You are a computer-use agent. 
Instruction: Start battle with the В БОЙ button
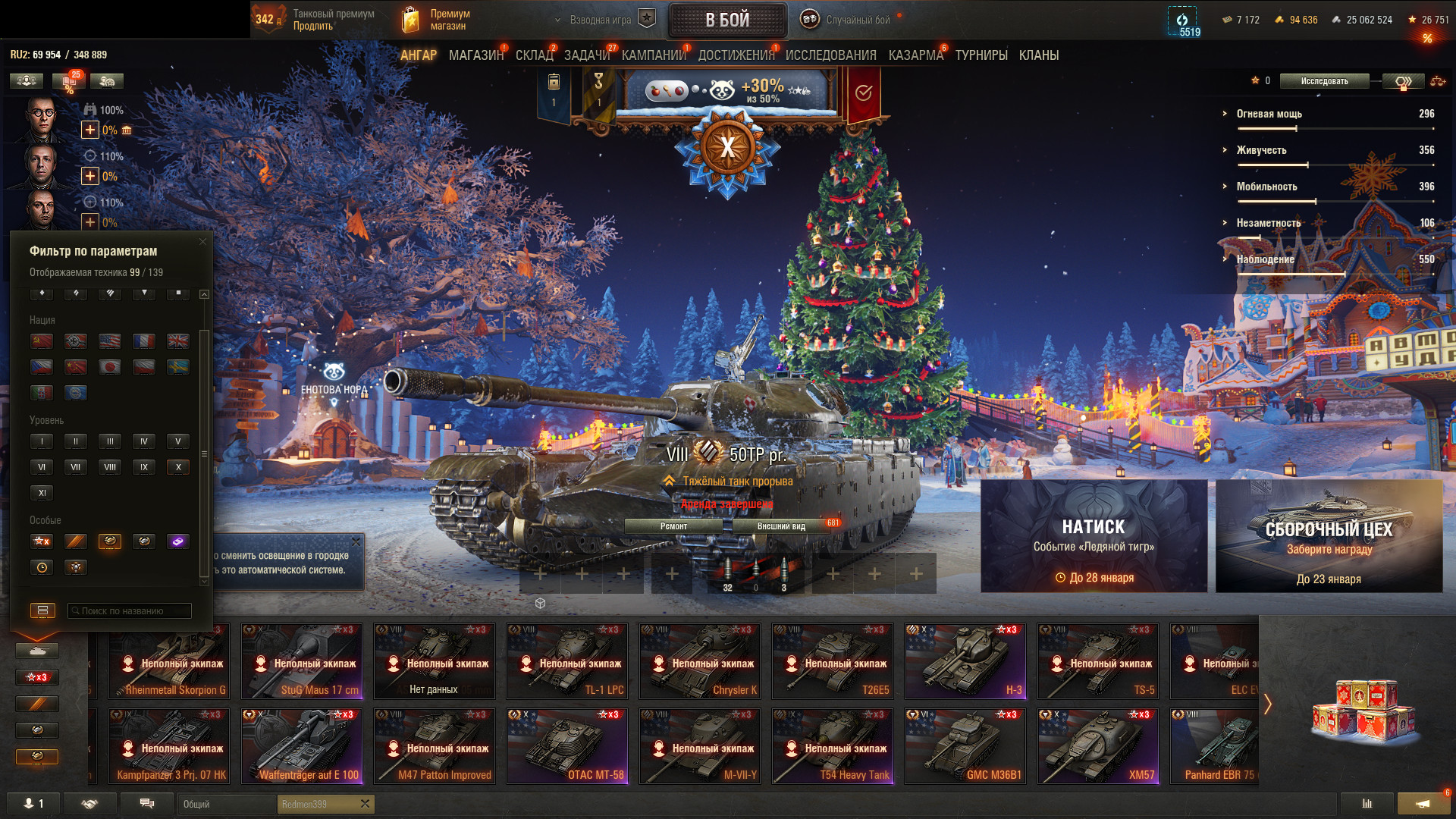[726, 20]
